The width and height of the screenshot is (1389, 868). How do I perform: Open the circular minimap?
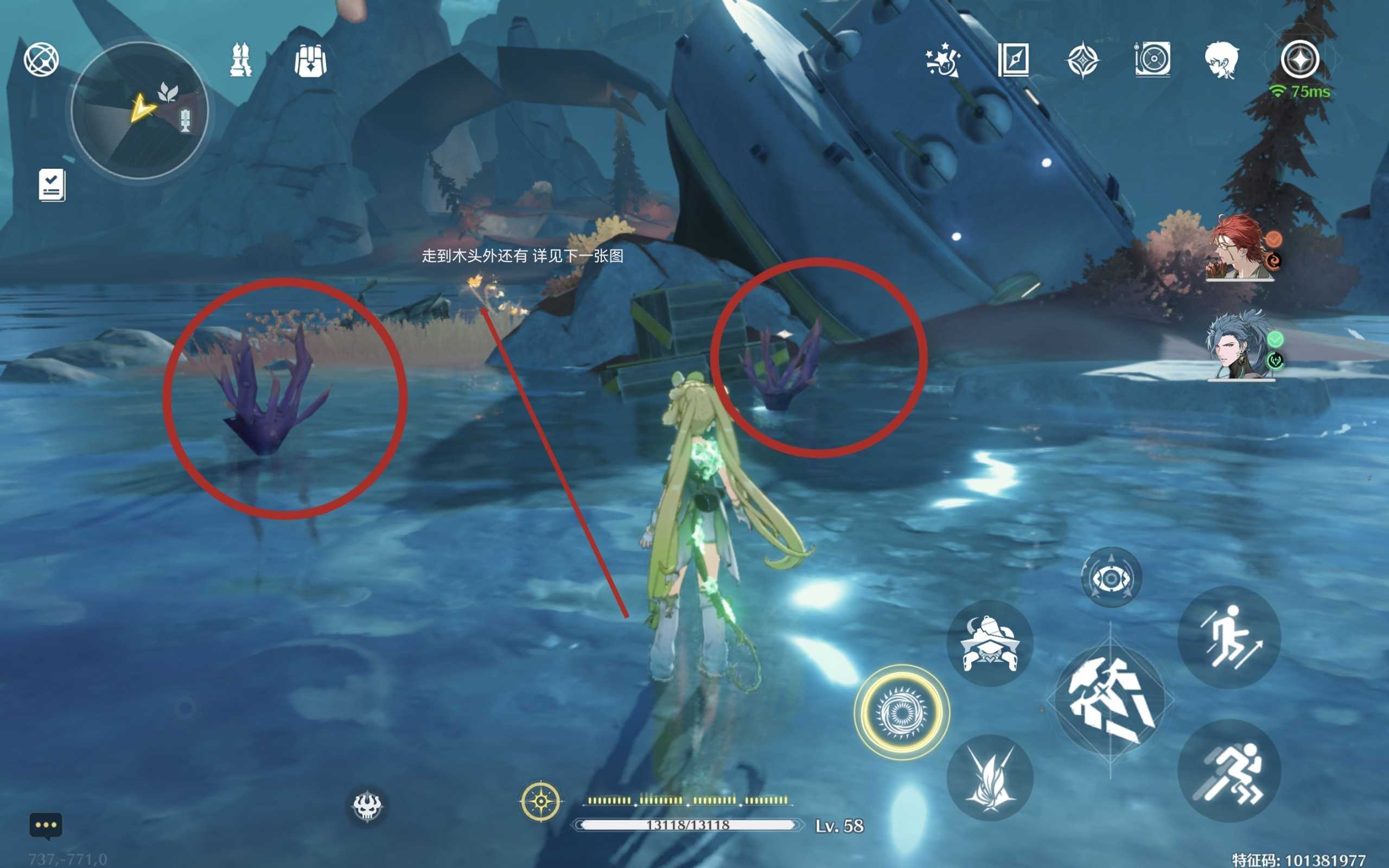pos(139,110)
